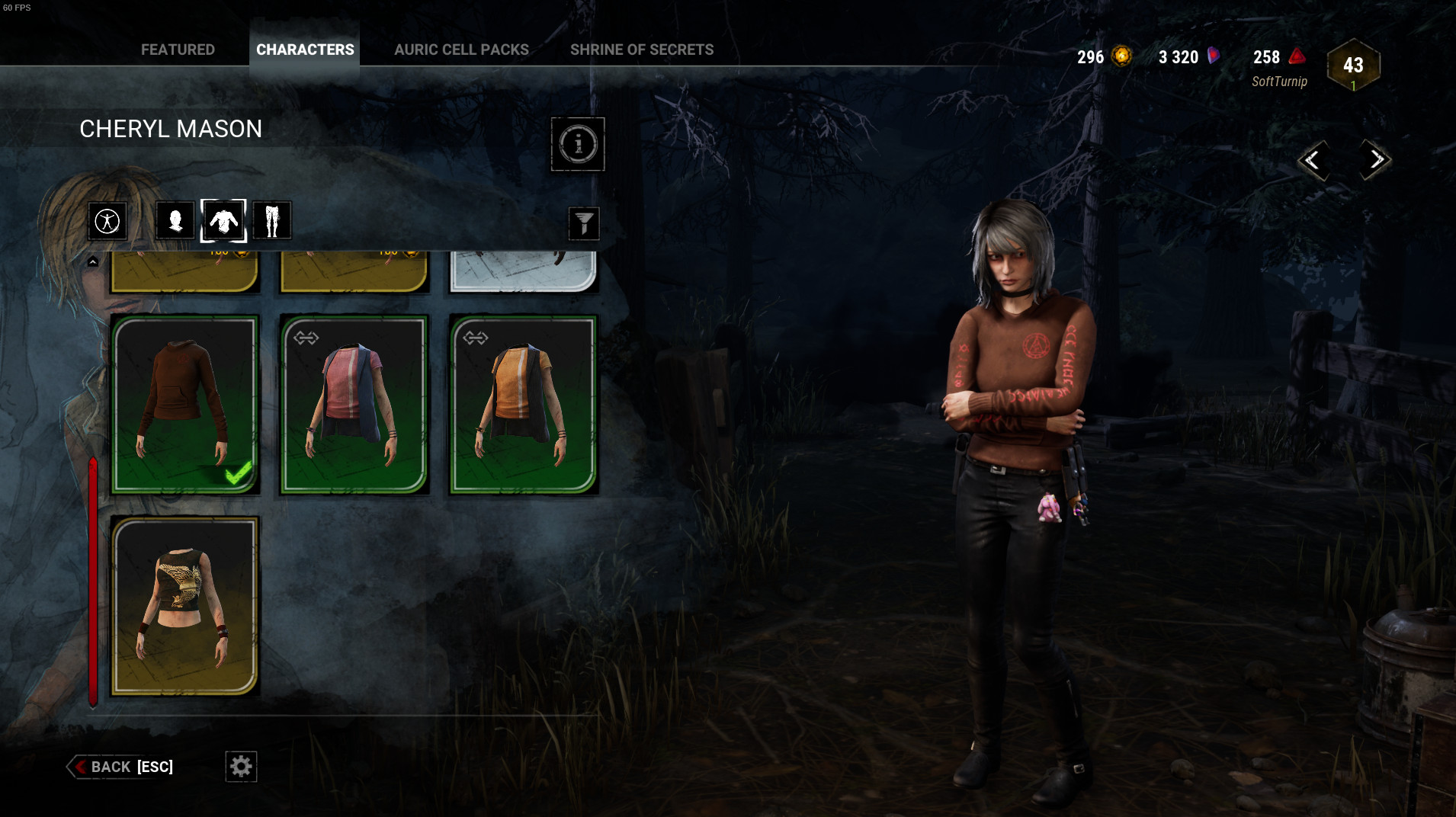This screenshot has height=817, width=1456.
Task: Navigate to next character with right arrow
Action: point(1374,161)
